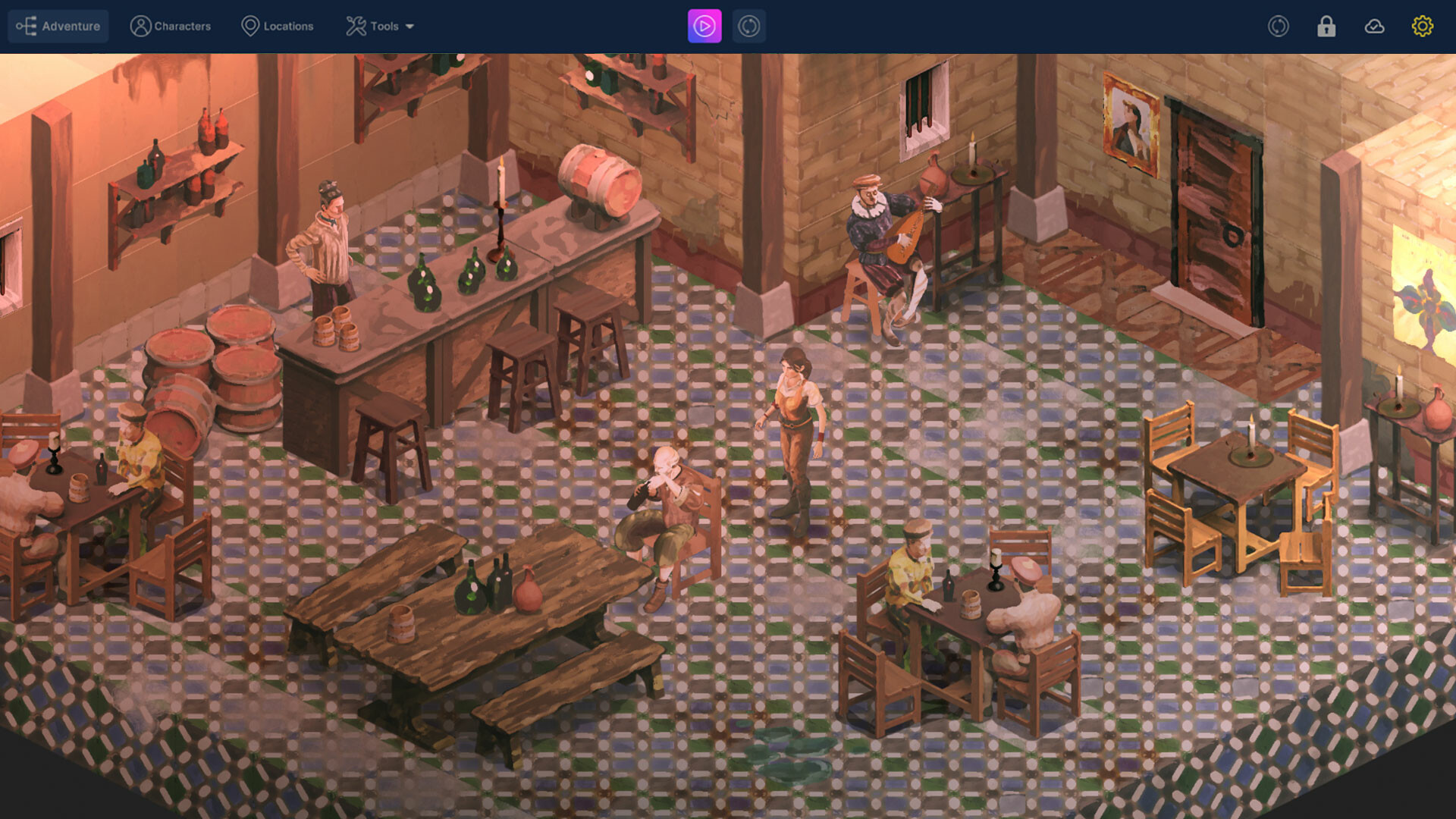The height and width of the screenshot is (819, 1456).
Task: Click the refresh icon next to the Play button
Action: tap(748, 26)
